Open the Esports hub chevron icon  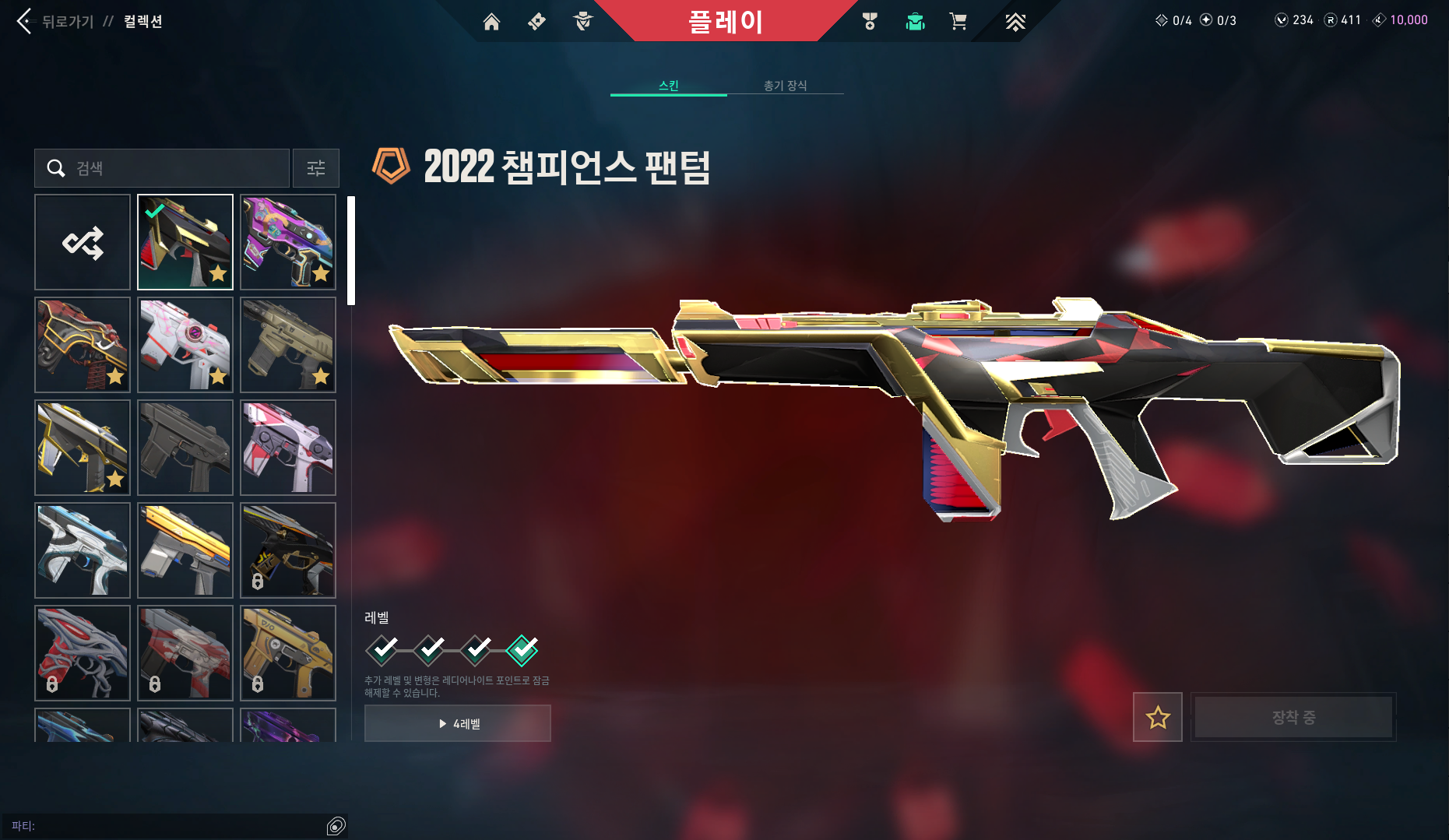[1016, 21]
